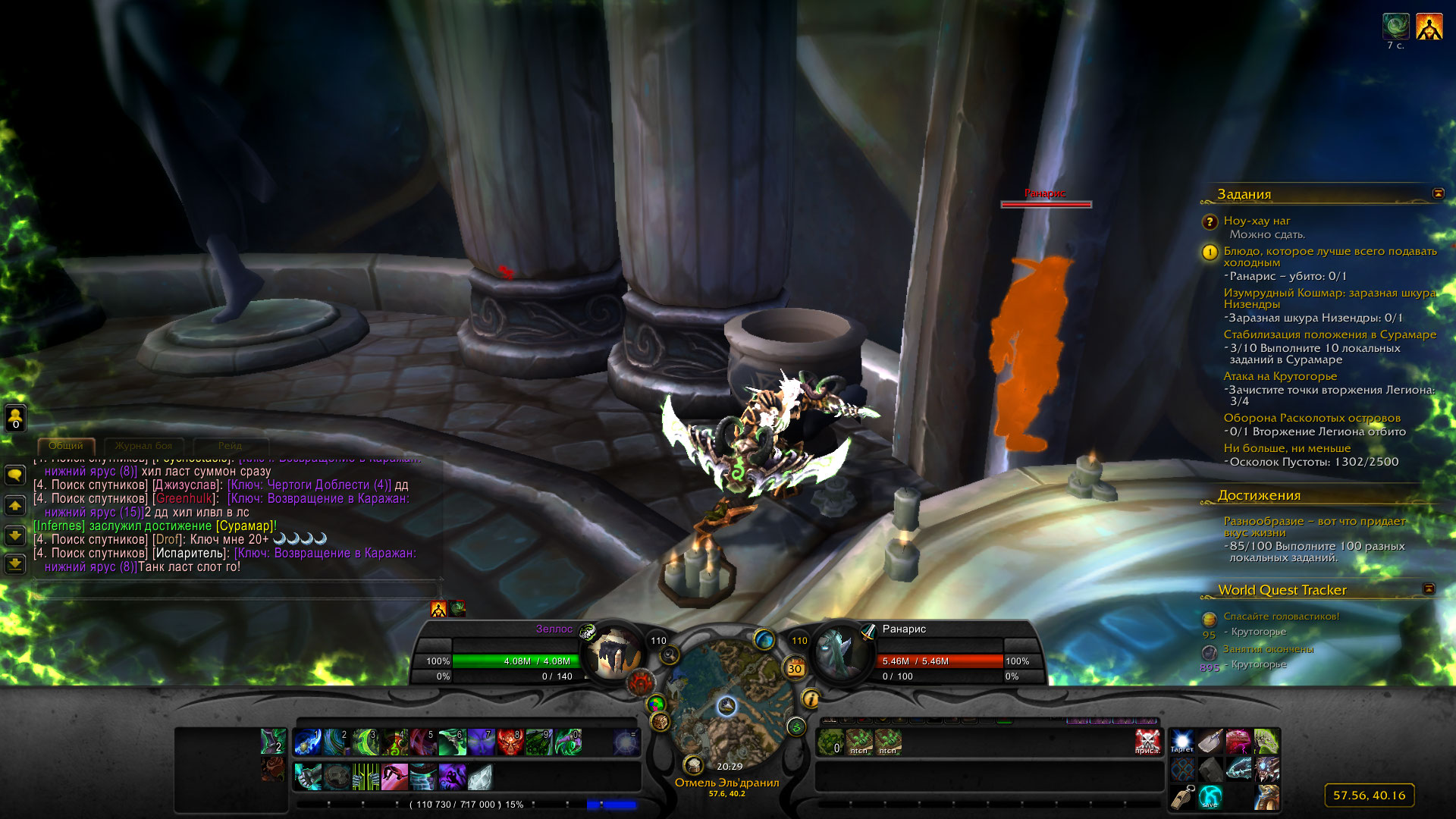The width and height of the screenshot is (1456, 819).
Task: Open the calendar button showing 30
Action: point(795,668)
